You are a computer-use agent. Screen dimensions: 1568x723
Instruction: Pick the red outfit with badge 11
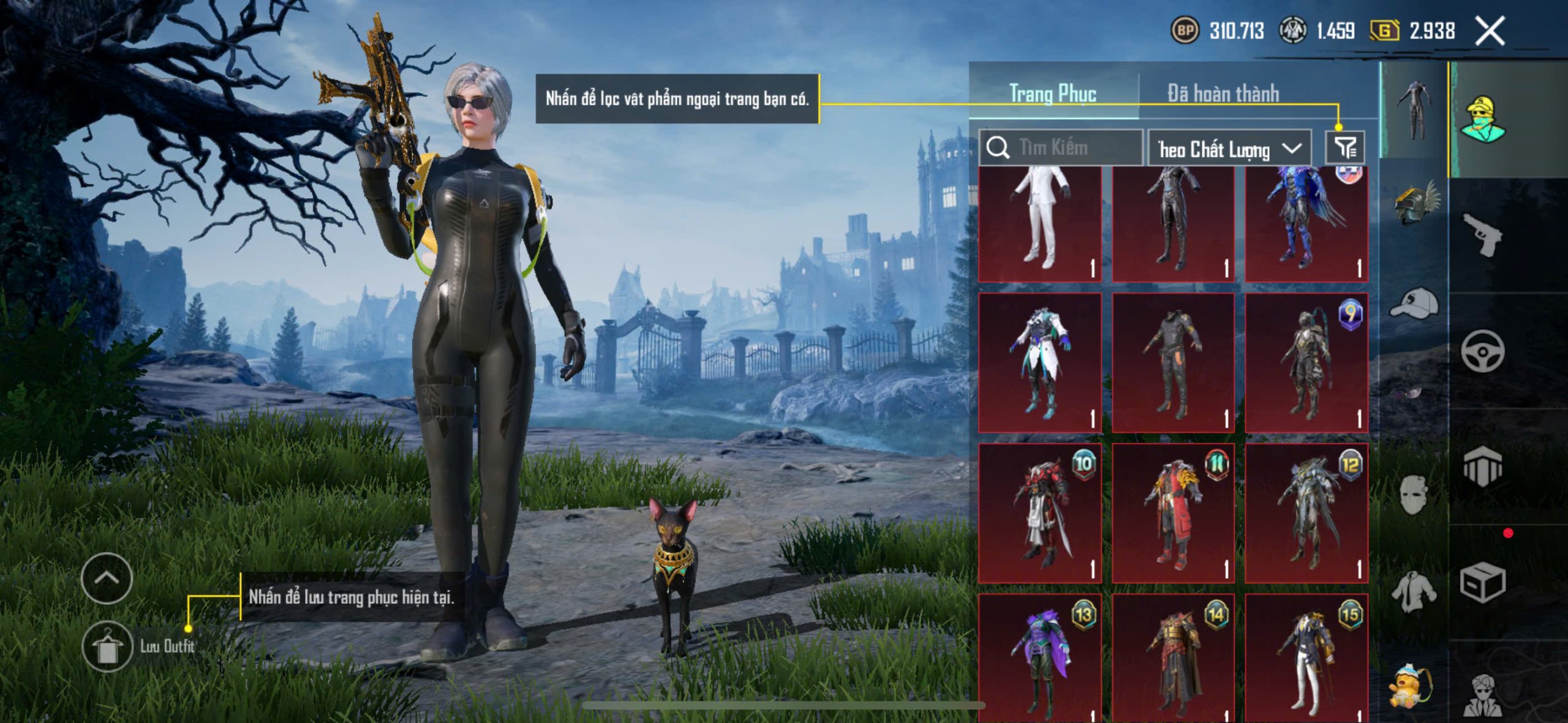tap(1173, 513)
